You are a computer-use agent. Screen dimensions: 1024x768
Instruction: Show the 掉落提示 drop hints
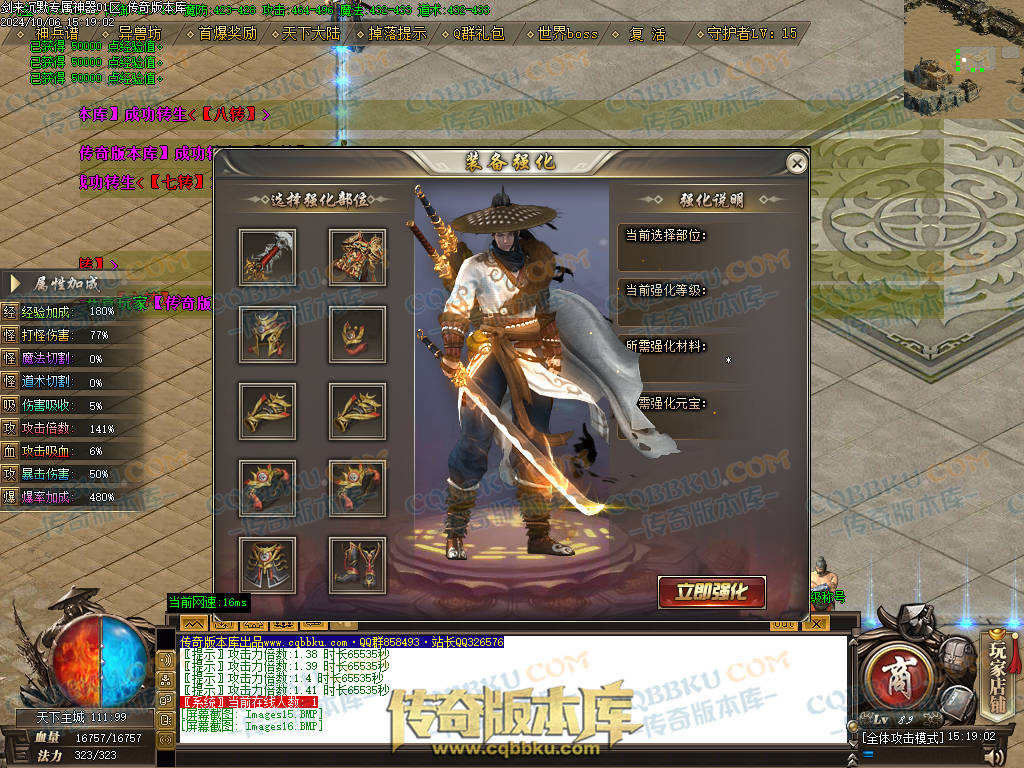point(396,33)
